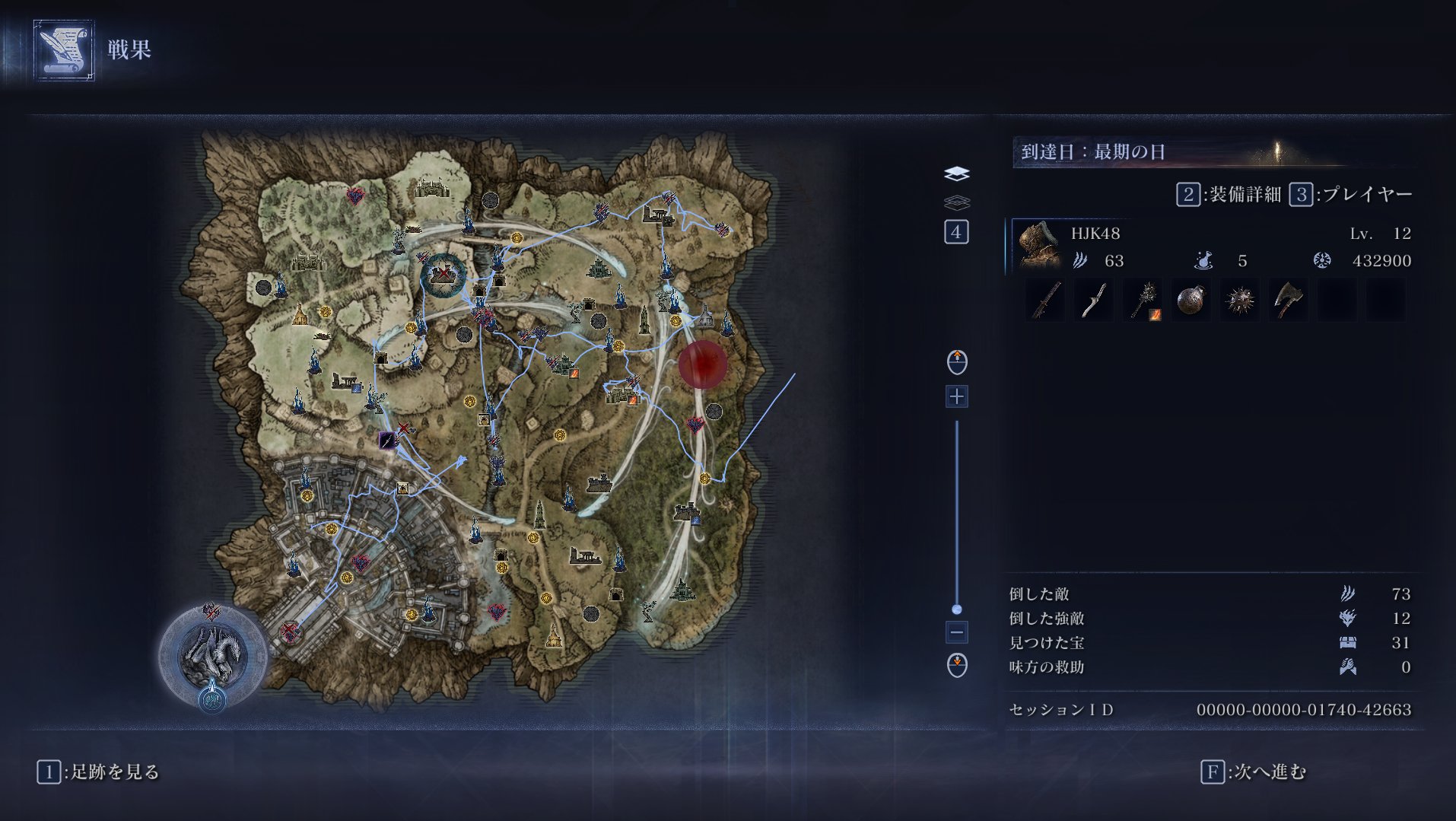Open the プレイヤー player view
This screenshot has width=1456, height=821.
(1351, 195)
